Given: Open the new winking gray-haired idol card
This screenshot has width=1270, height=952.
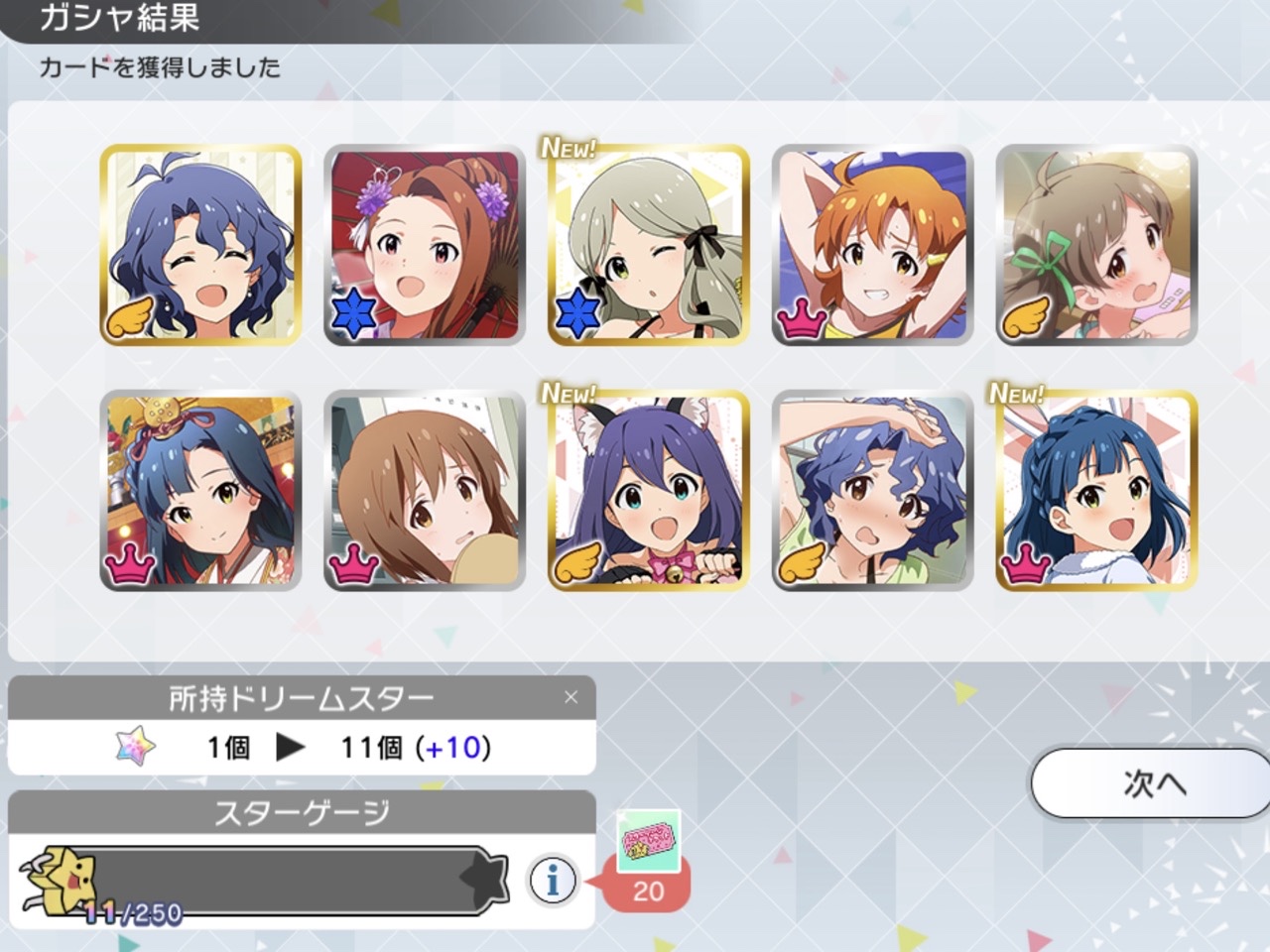Looking at the screenshot, I should (x=649, y=245).
